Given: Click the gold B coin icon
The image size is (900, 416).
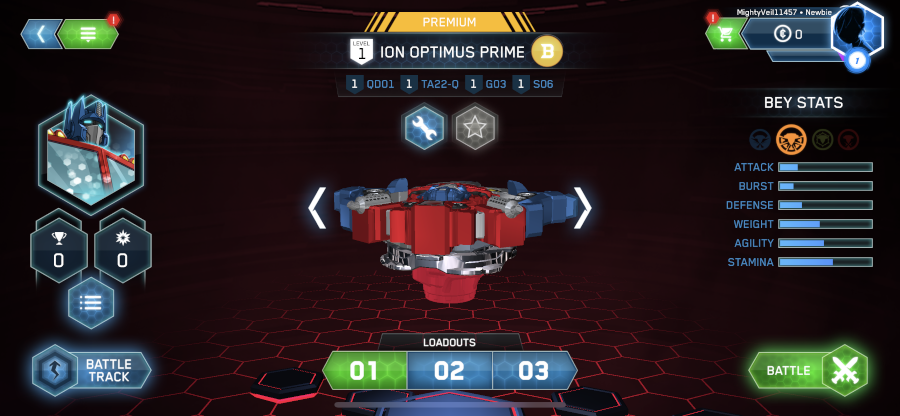Looking at the screenshot, I should [x=547, y=50].
